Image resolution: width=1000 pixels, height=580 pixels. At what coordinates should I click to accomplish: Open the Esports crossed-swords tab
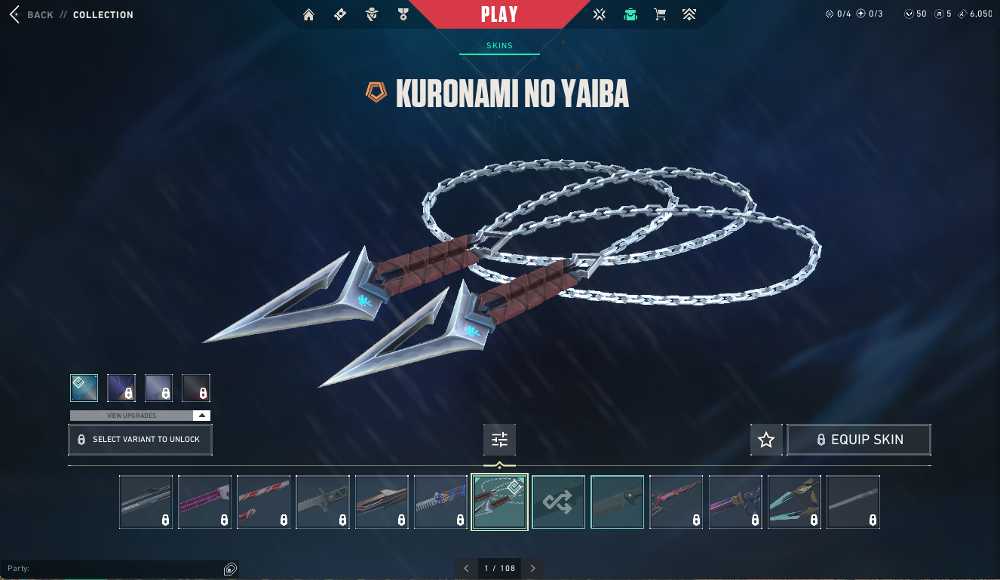(x=599, y=15)
